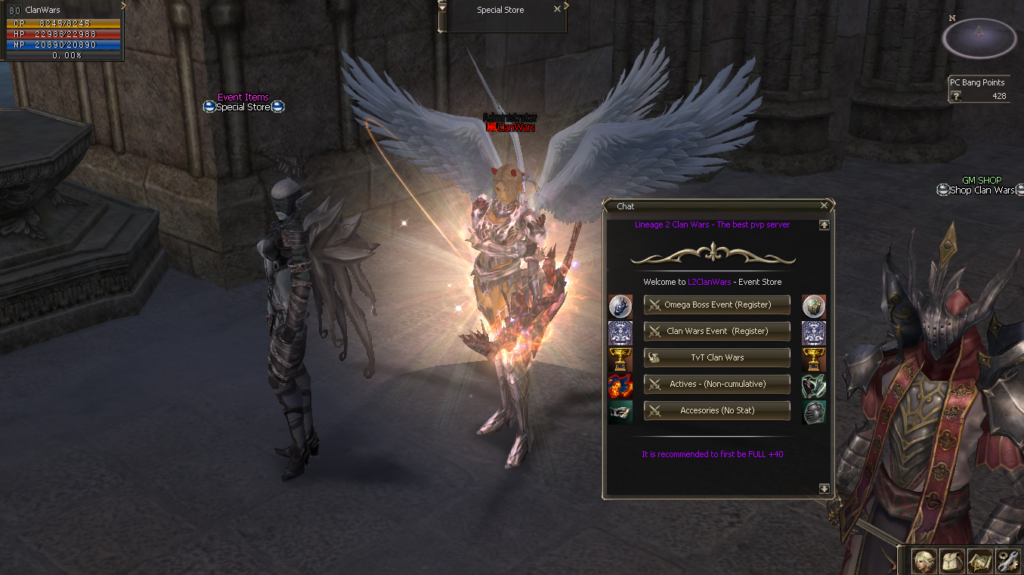Open the inventory backpack icon
Image resolution: width=1024 pixels, height=575 pixels.
952,561
